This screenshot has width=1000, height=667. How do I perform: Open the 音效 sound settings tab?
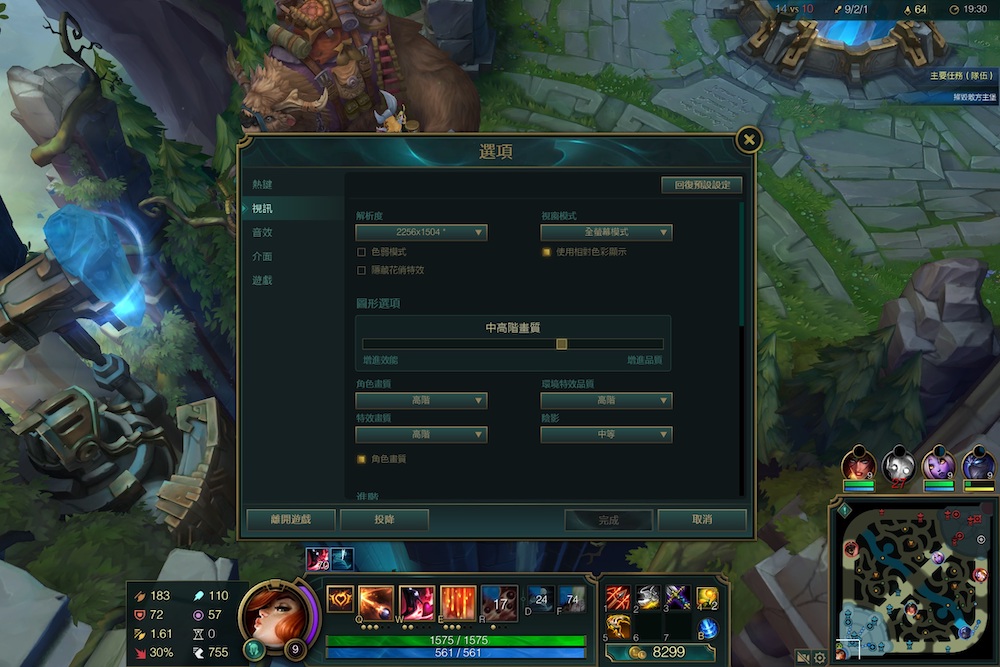click(x=262, y=232)
